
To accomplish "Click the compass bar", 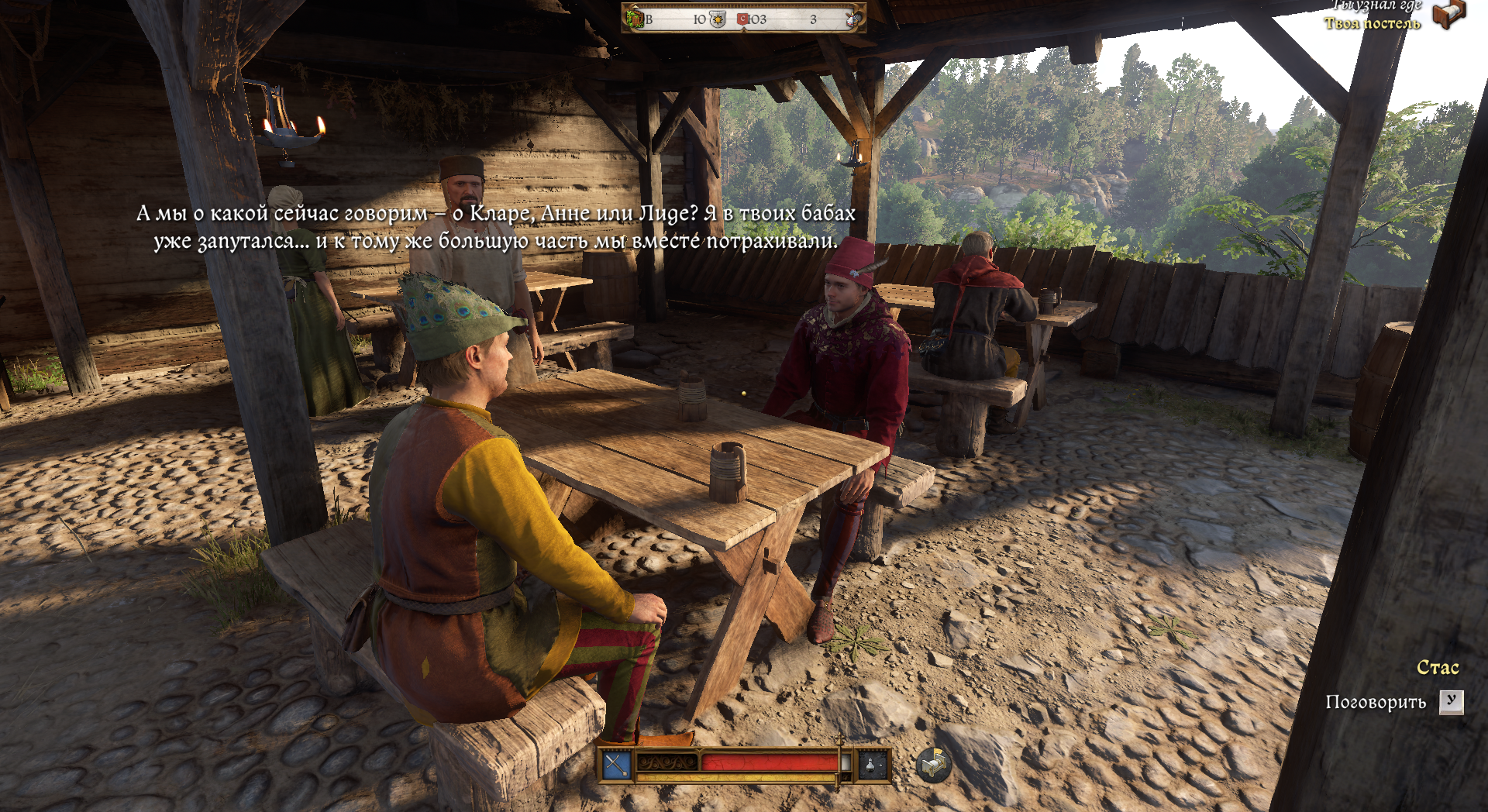I will 743,19.
